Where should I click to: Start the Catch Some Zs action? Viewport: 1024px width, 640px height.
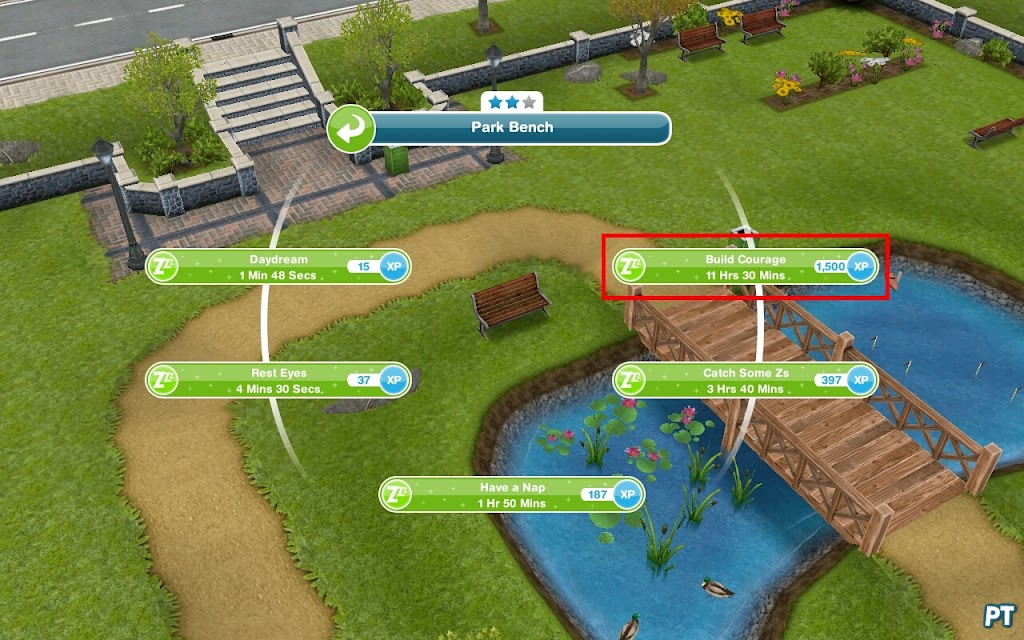(745, 381)
